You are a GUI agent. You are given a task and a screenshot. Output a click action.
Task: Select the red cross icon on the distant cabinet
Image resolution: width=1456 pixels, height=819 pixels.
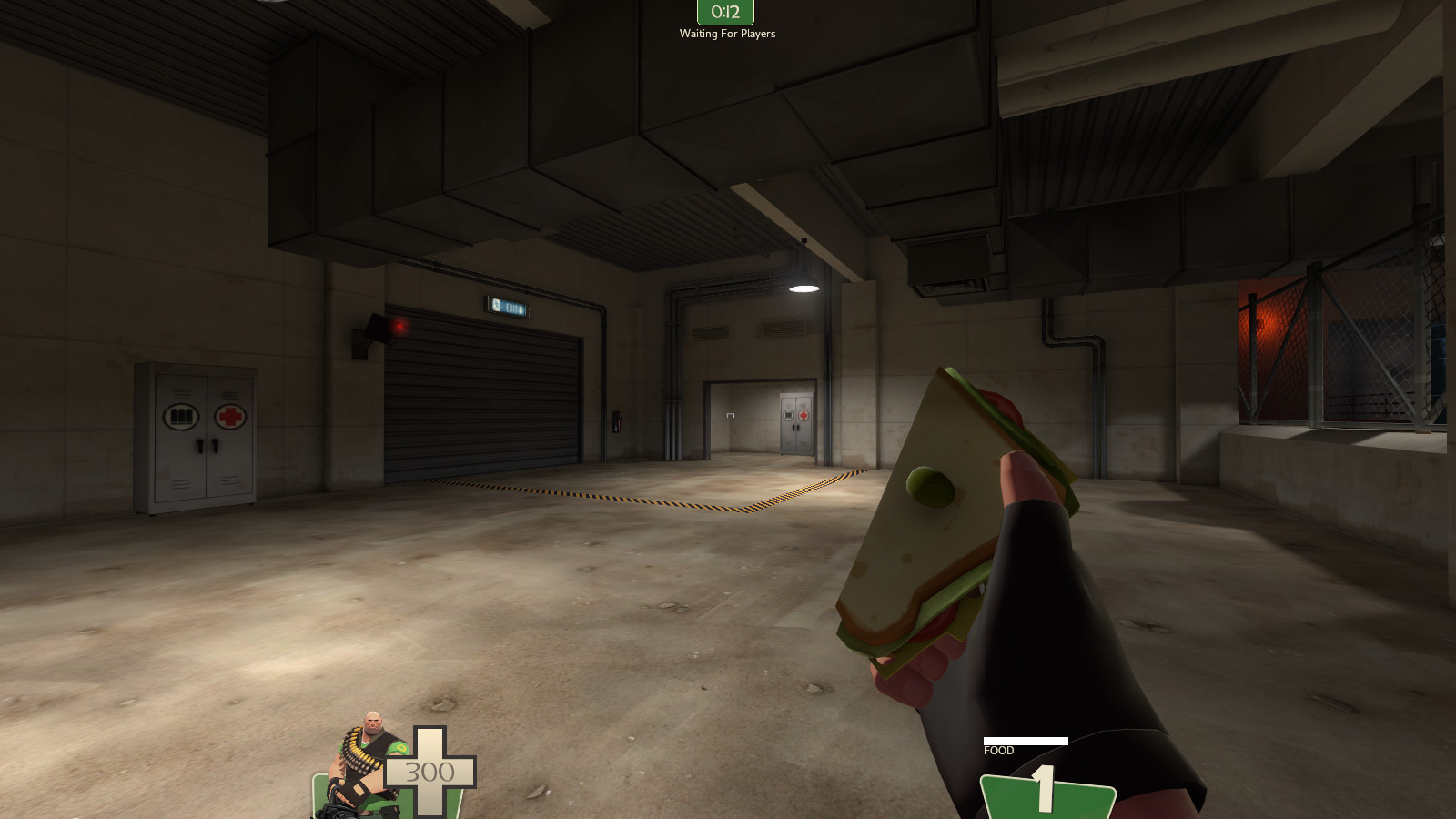point(803,416)
